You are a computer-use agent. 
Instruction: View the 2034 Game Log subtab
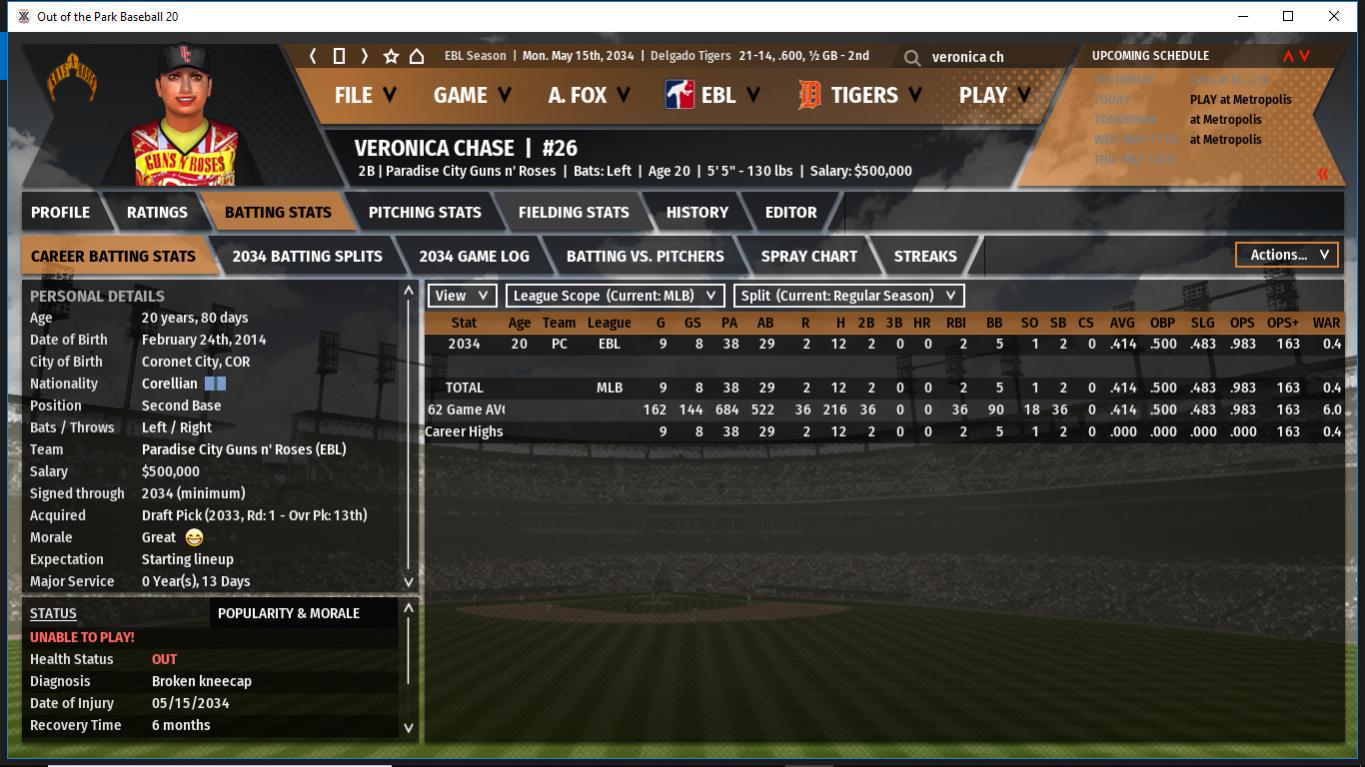click(474, 256)
